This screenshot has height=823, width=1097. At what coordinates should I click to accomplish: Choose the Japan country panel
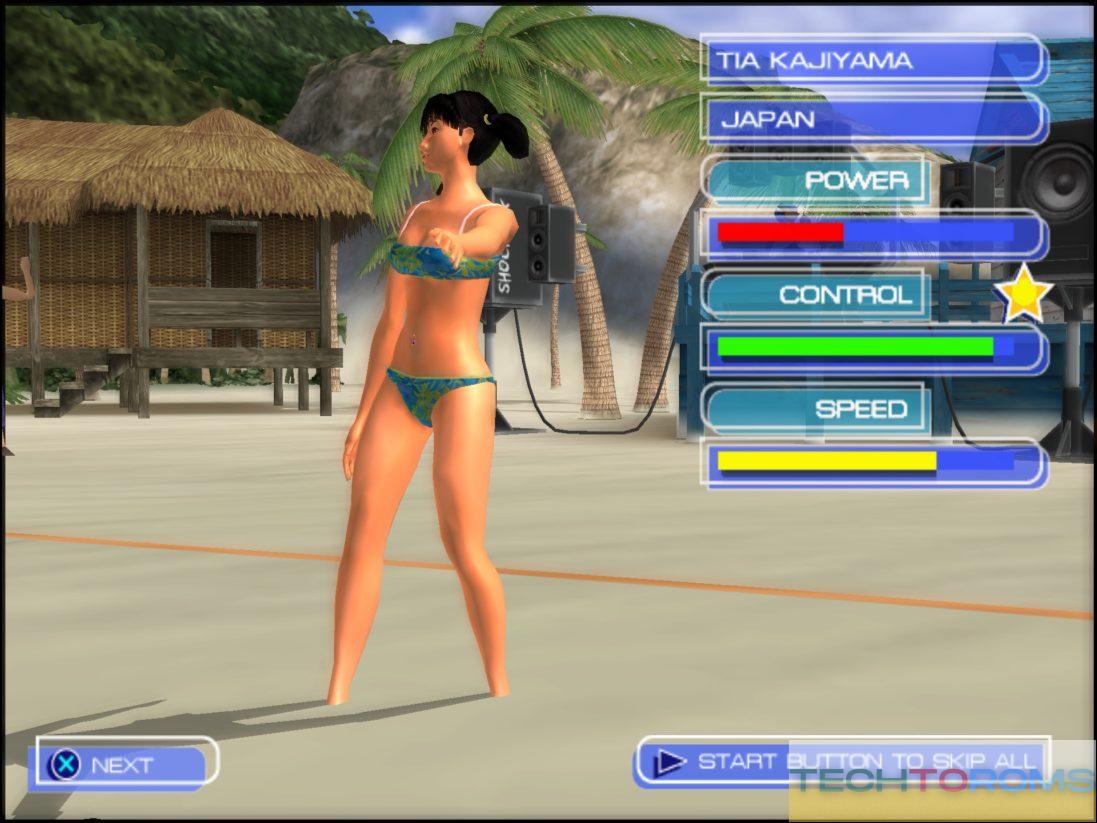(x=872, y=120)
